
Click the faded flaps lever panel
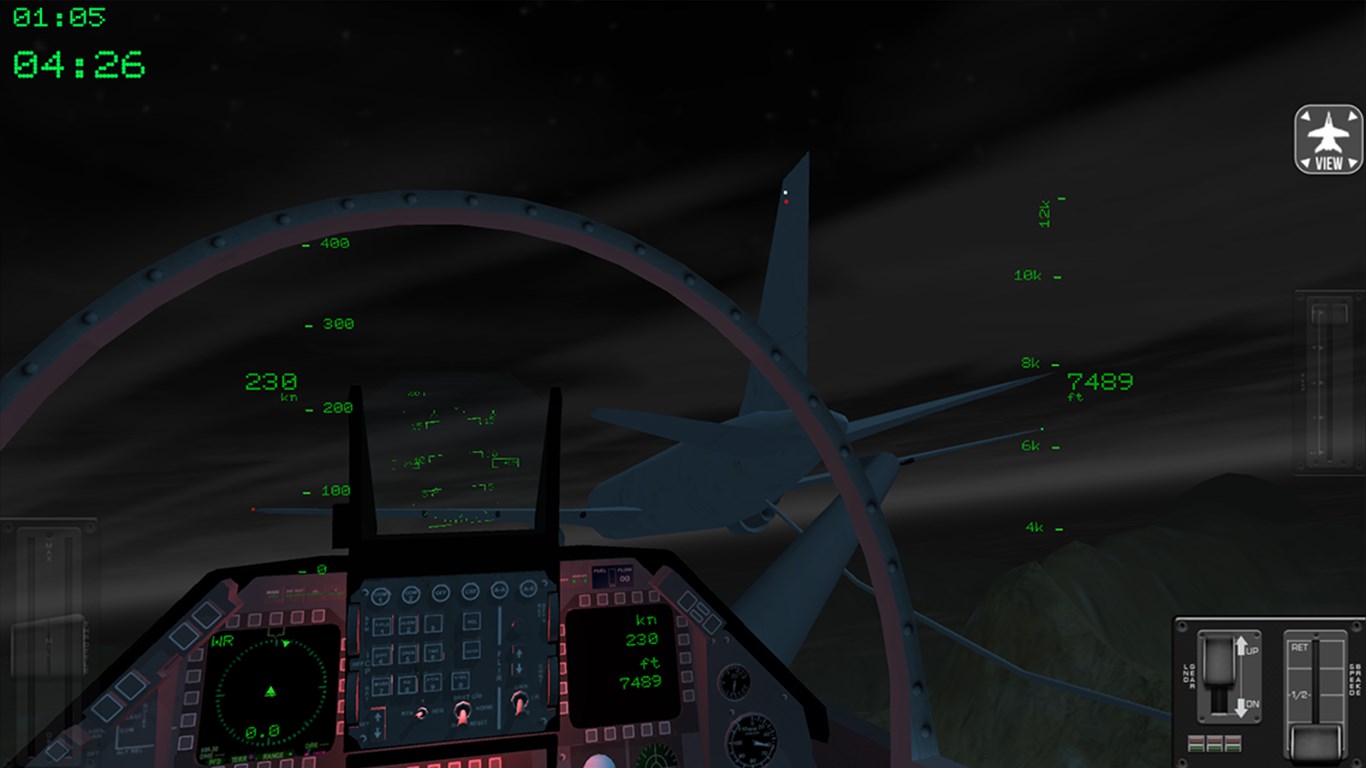(x=1328, y=380)
